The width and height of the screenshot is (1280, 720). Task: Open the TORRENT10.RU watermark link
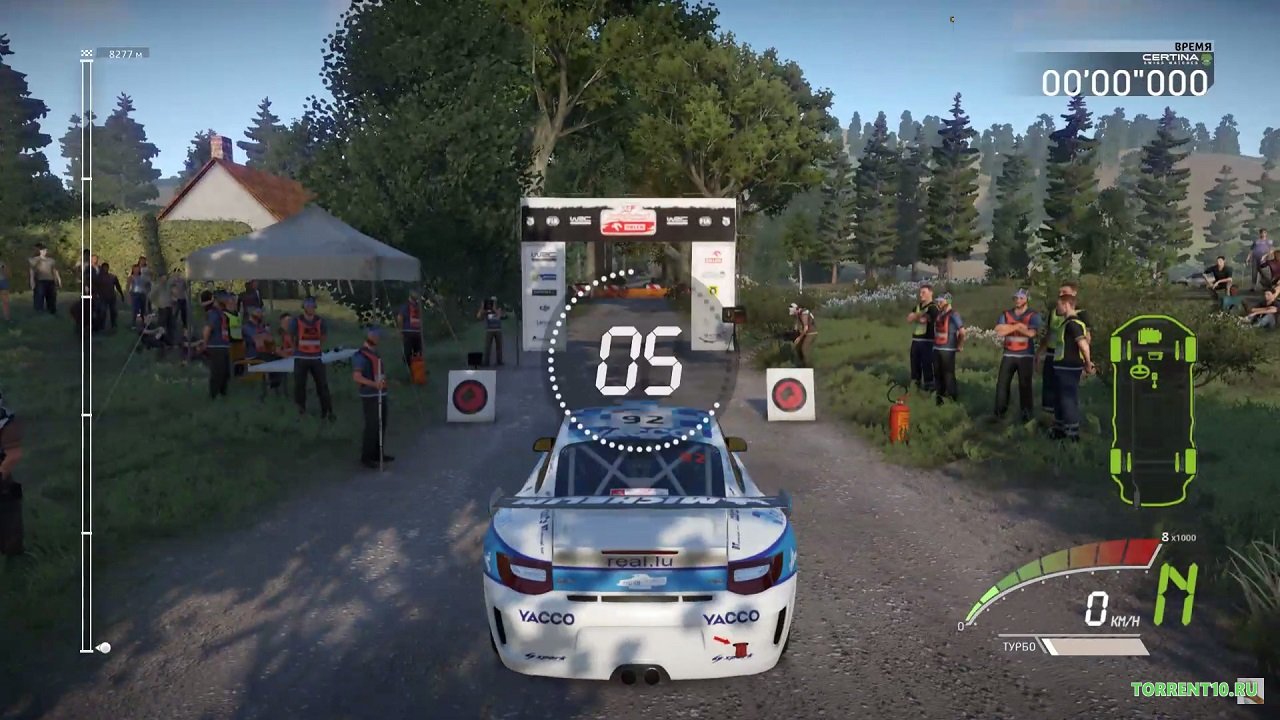tap(1194, 689)
